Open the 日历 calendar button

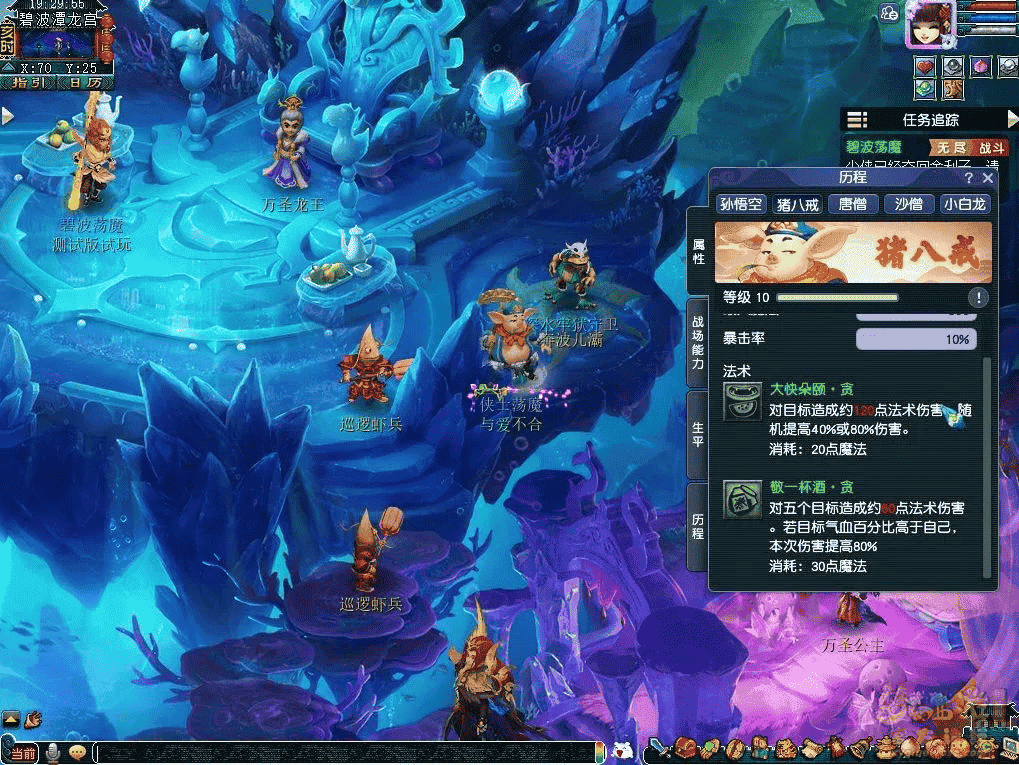point(83,82)
